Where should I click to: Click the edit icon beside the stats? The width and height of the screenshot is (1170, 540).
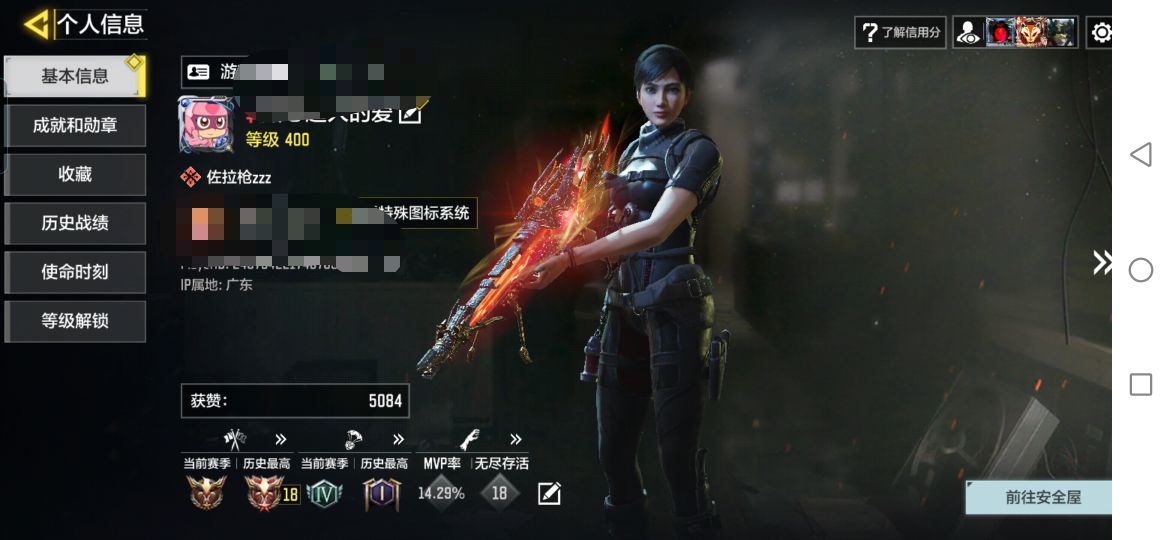pyautogui.click(x=549, y=493)
